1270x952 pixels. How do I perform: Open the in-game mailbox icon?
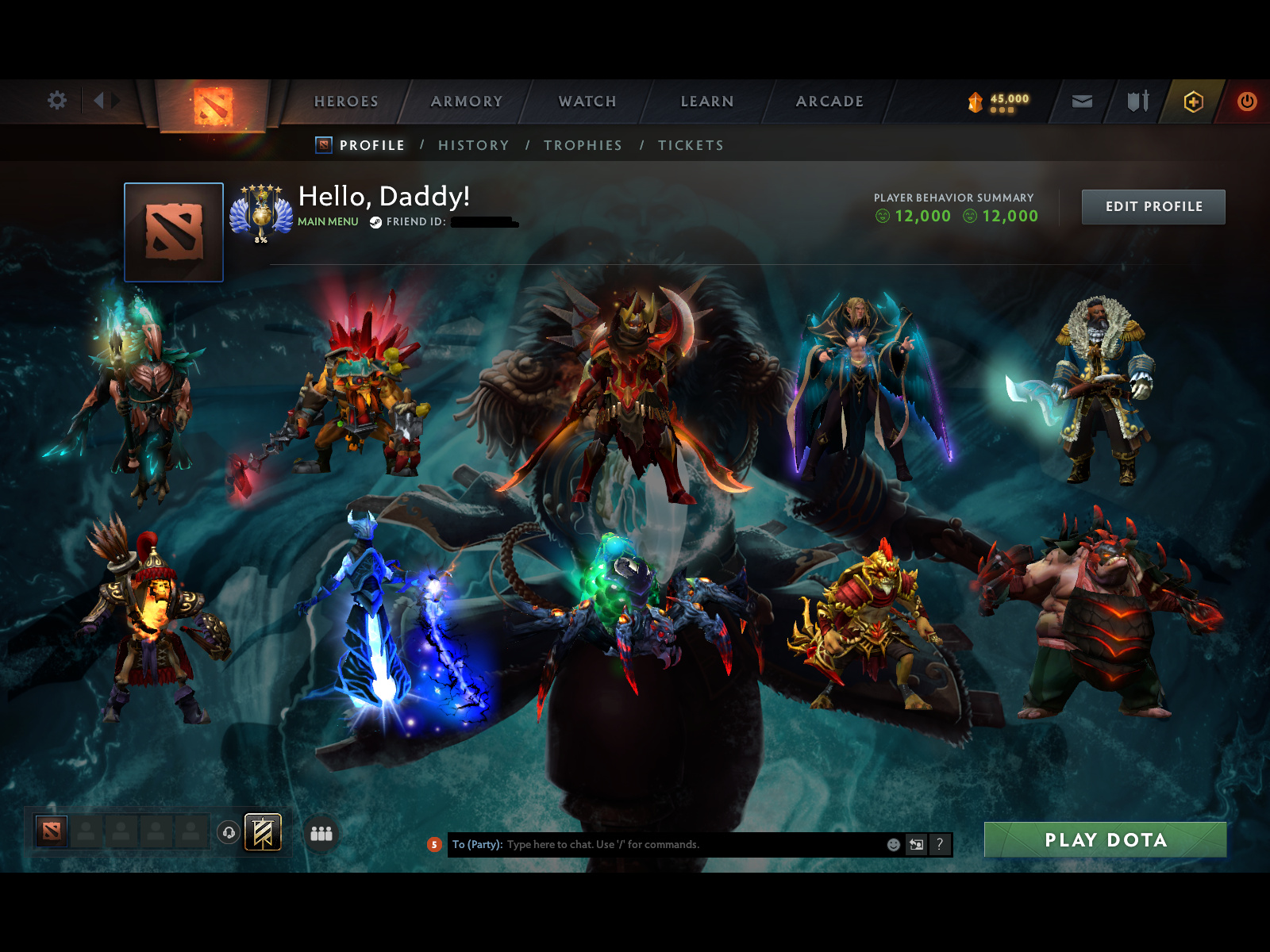(x=1081, y=102)
